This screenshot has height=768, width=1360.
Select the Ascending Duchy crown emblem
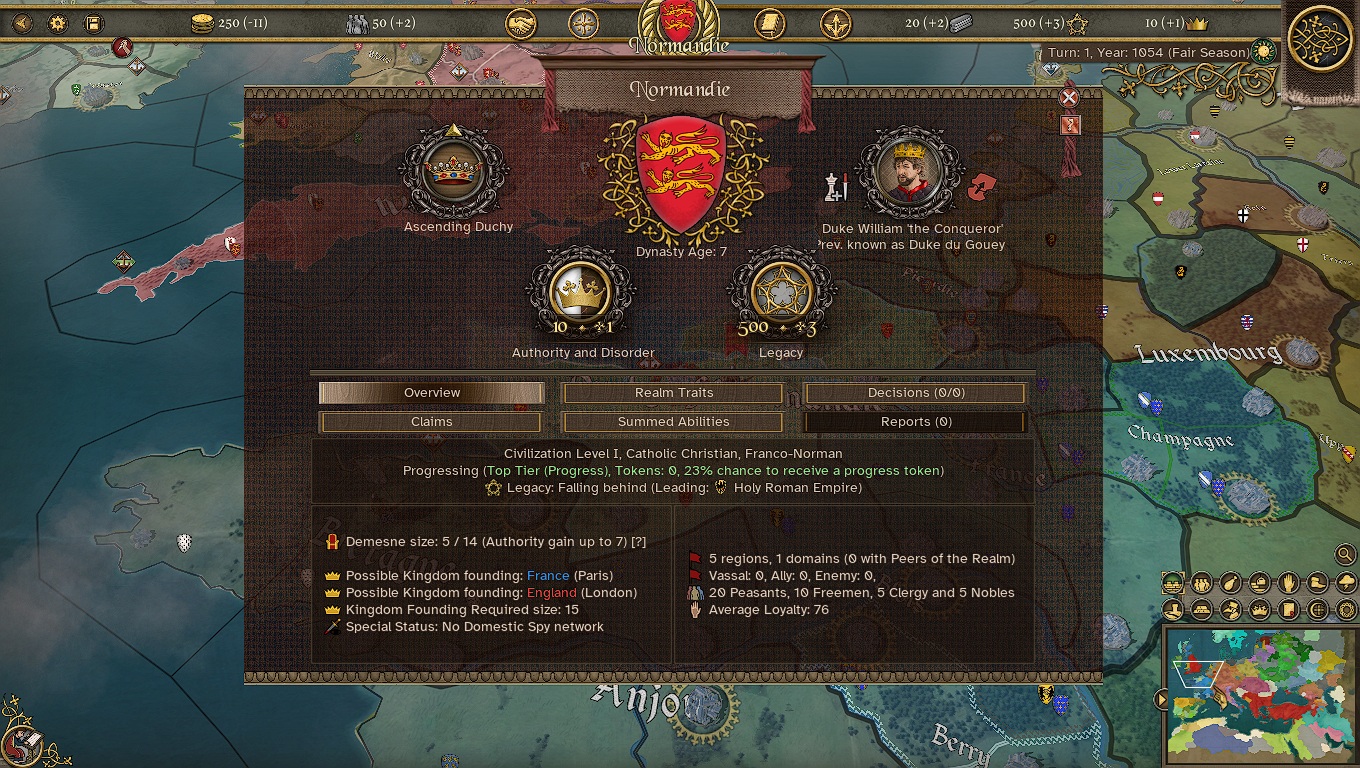click(x=455, y=171)
